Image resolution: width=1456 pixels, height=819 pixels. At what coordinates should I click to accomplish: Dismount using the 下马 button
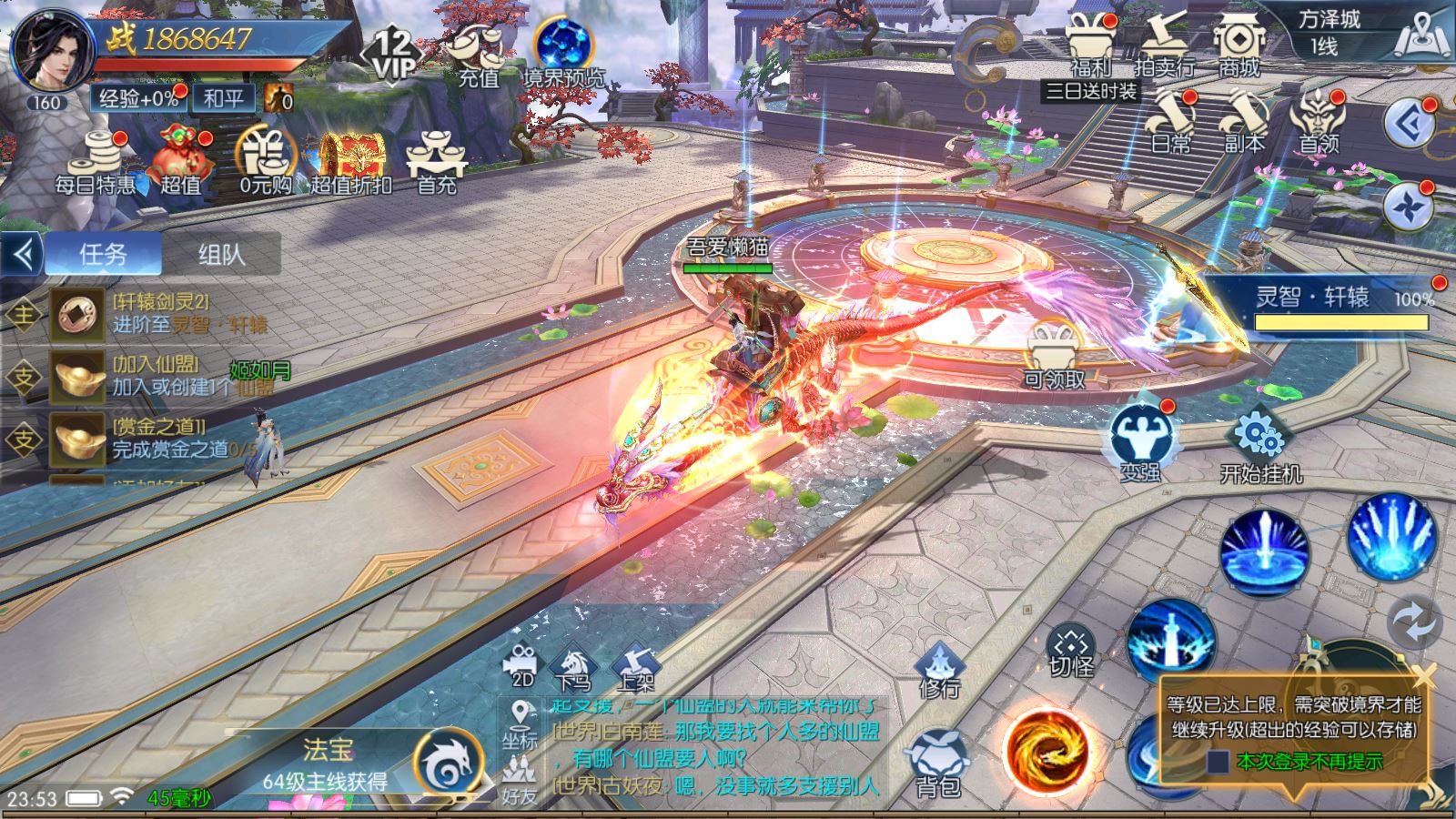click(x=572, y=668)
